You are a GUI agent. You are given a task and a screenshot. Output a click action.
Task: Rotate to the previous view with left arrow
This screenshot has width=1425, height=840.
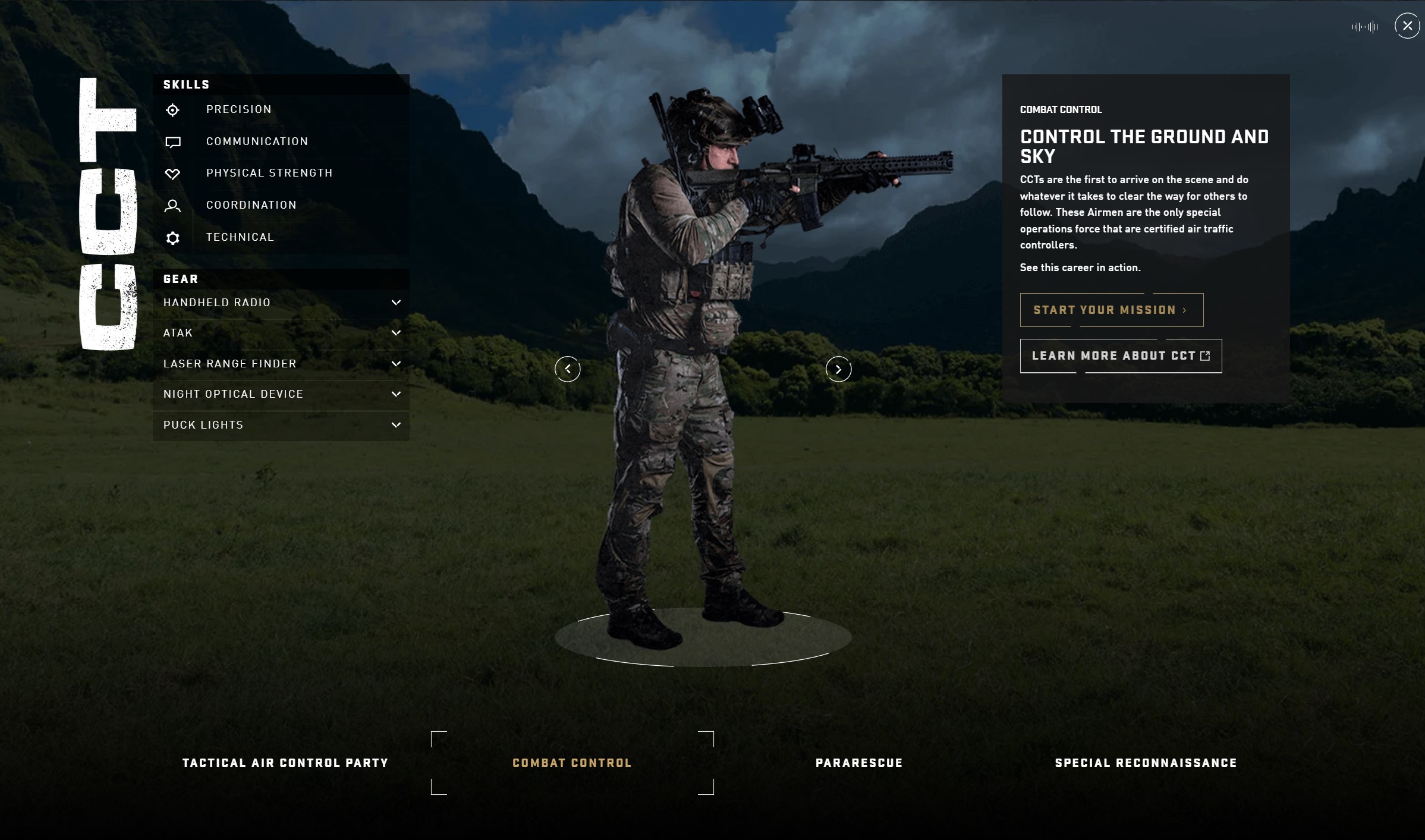(x=567, y=369)
